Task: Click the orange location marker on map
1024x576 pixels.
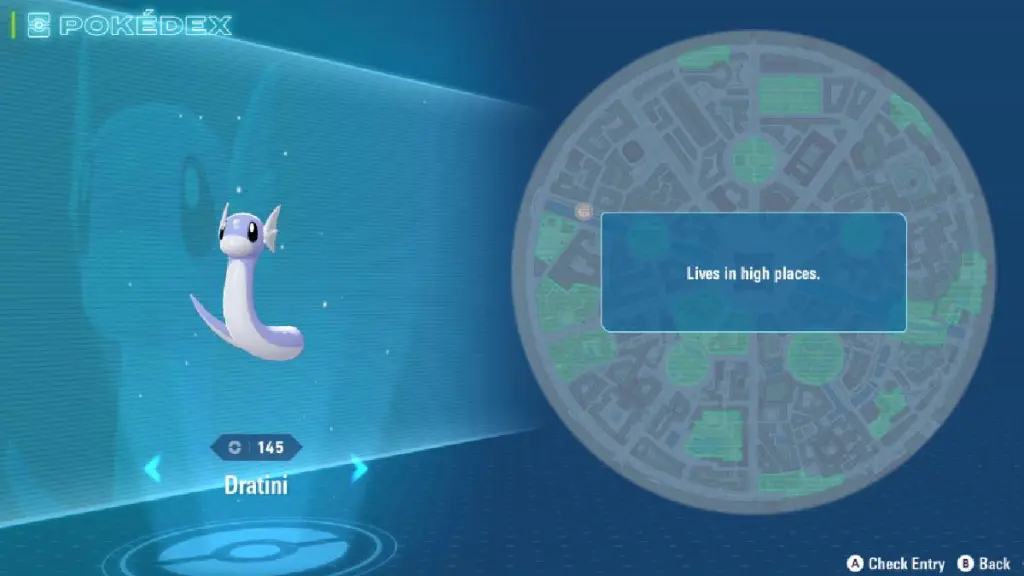Action: coord(584,210)
